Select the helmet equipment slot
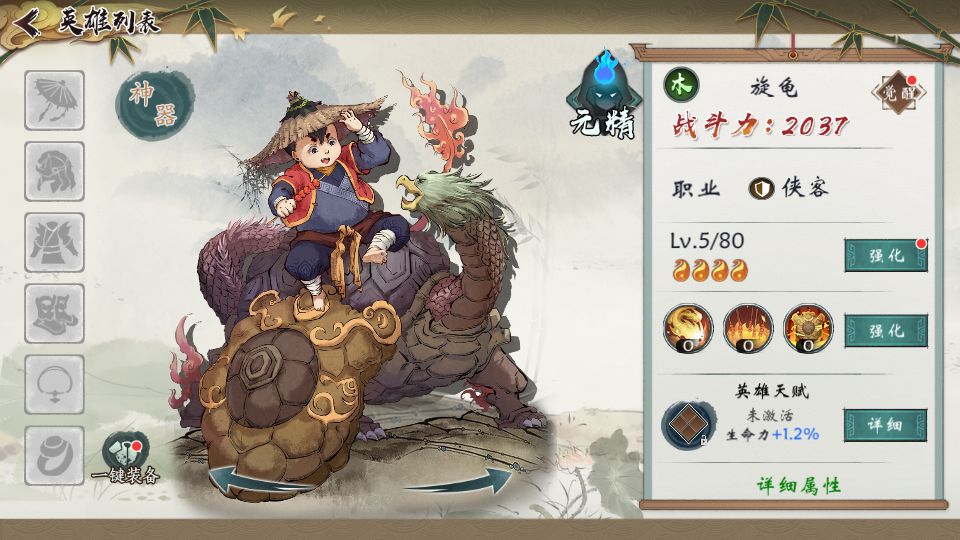Viewport: 960px width, 540px height. pos(54,171)
